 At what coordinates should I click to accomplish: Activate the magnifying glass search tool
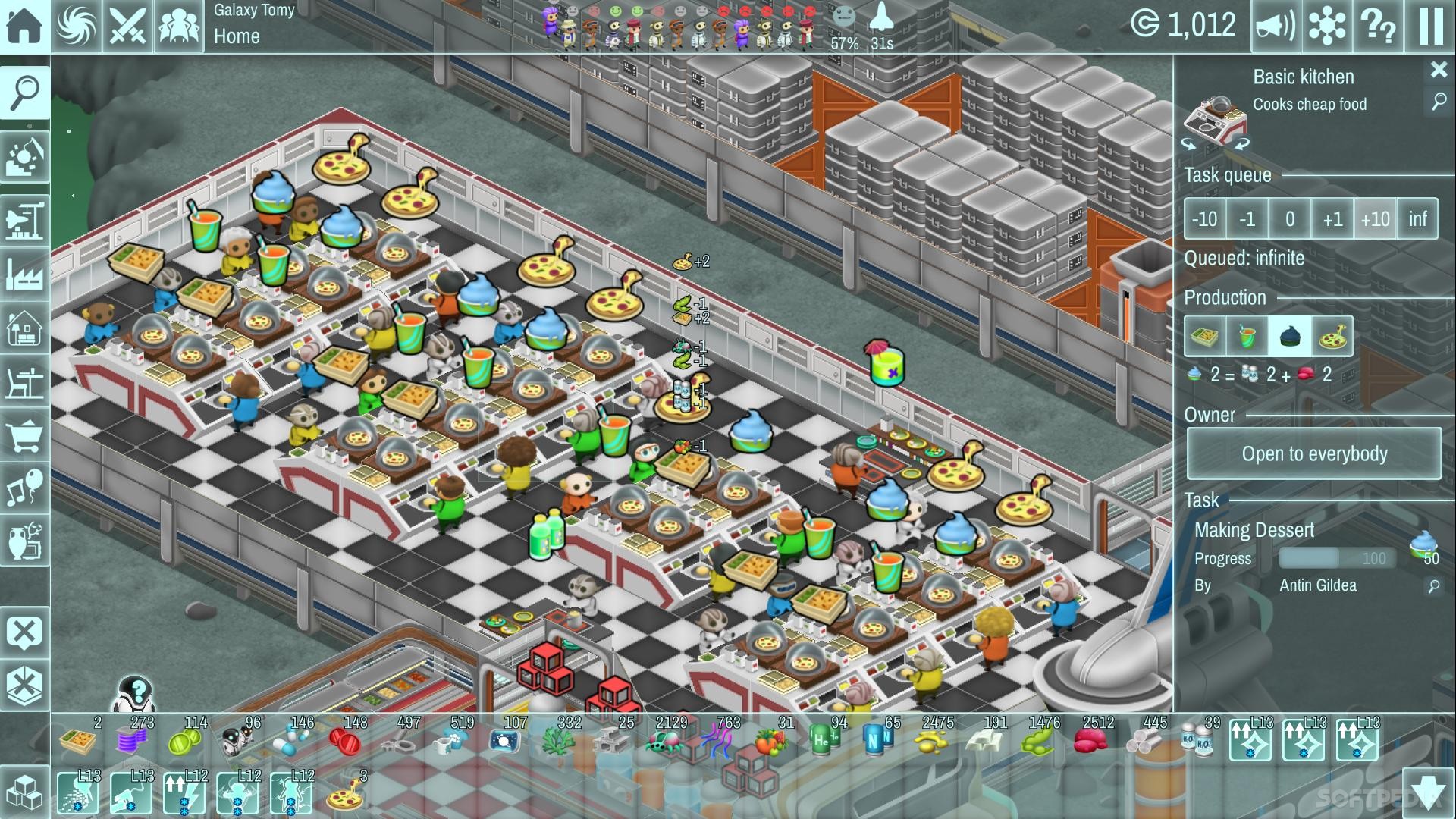[25, 92]
